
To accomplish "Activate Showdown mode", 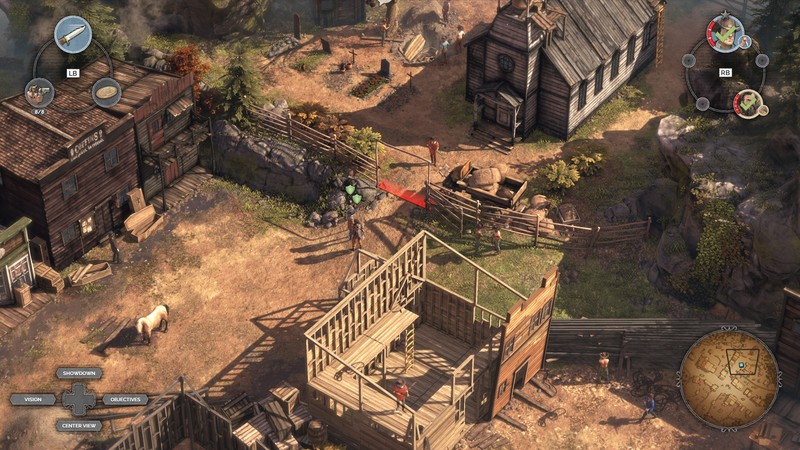I will (x=79, y=373).
